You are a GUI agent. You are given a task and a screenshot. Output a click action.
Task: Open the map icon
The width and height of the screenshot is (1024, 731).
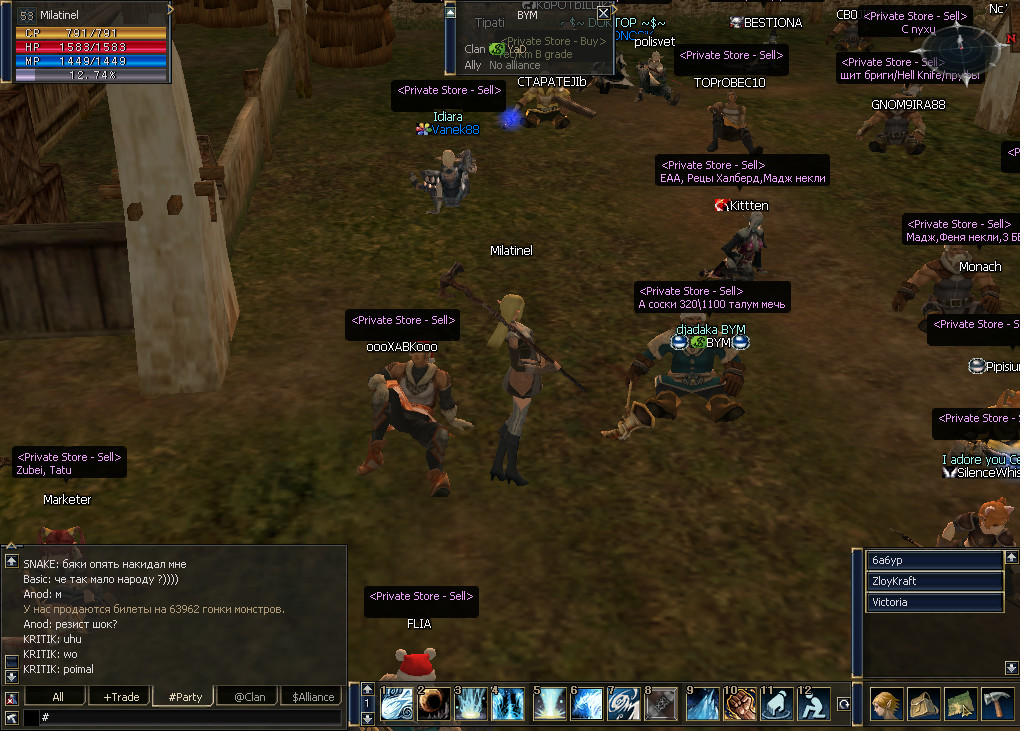pyautogui.click(x=961, y=703)
